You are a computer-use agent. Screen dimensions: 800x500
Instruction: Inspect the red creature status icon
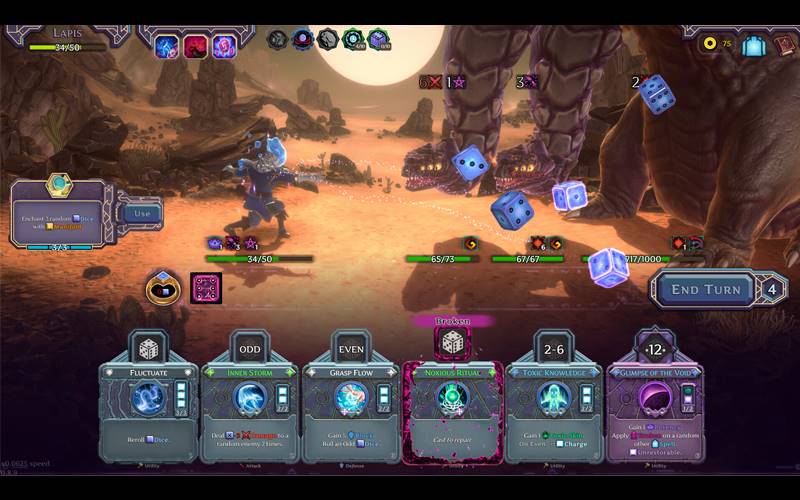(194, 46)
